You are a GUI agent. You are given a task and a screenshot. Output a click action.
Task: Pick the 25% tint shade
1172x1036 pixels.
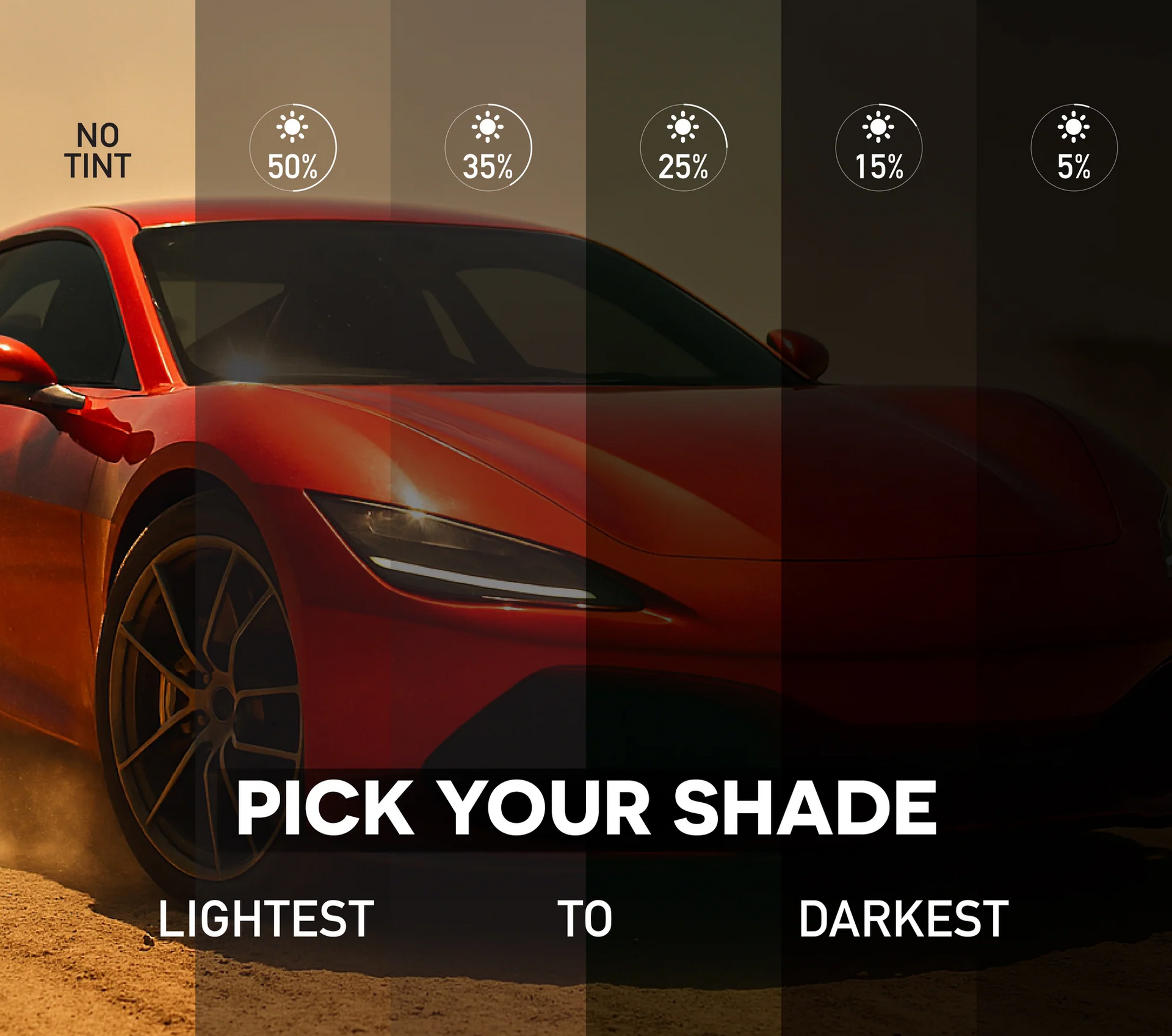click(684, 148)
